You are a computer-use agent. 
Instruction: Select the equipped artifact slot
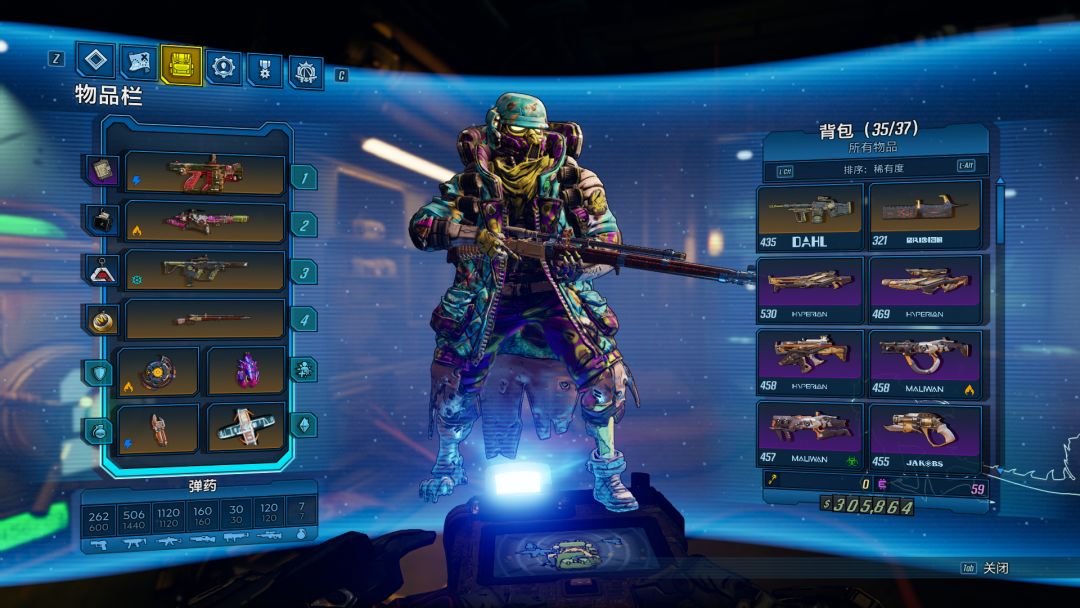click(246, 428)
